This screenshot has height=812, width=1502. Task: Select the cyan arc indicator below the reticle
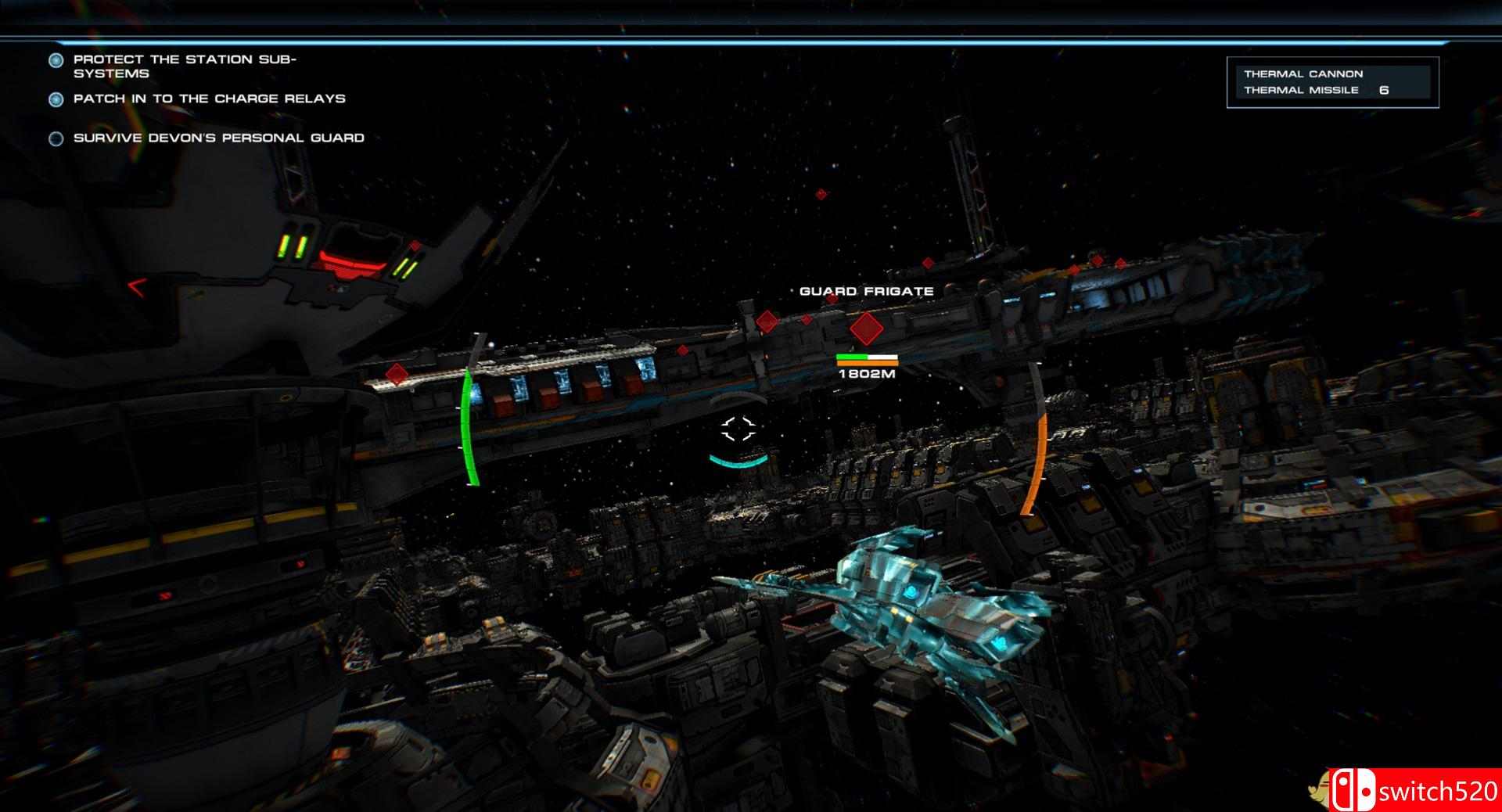(x=735, y=463)
